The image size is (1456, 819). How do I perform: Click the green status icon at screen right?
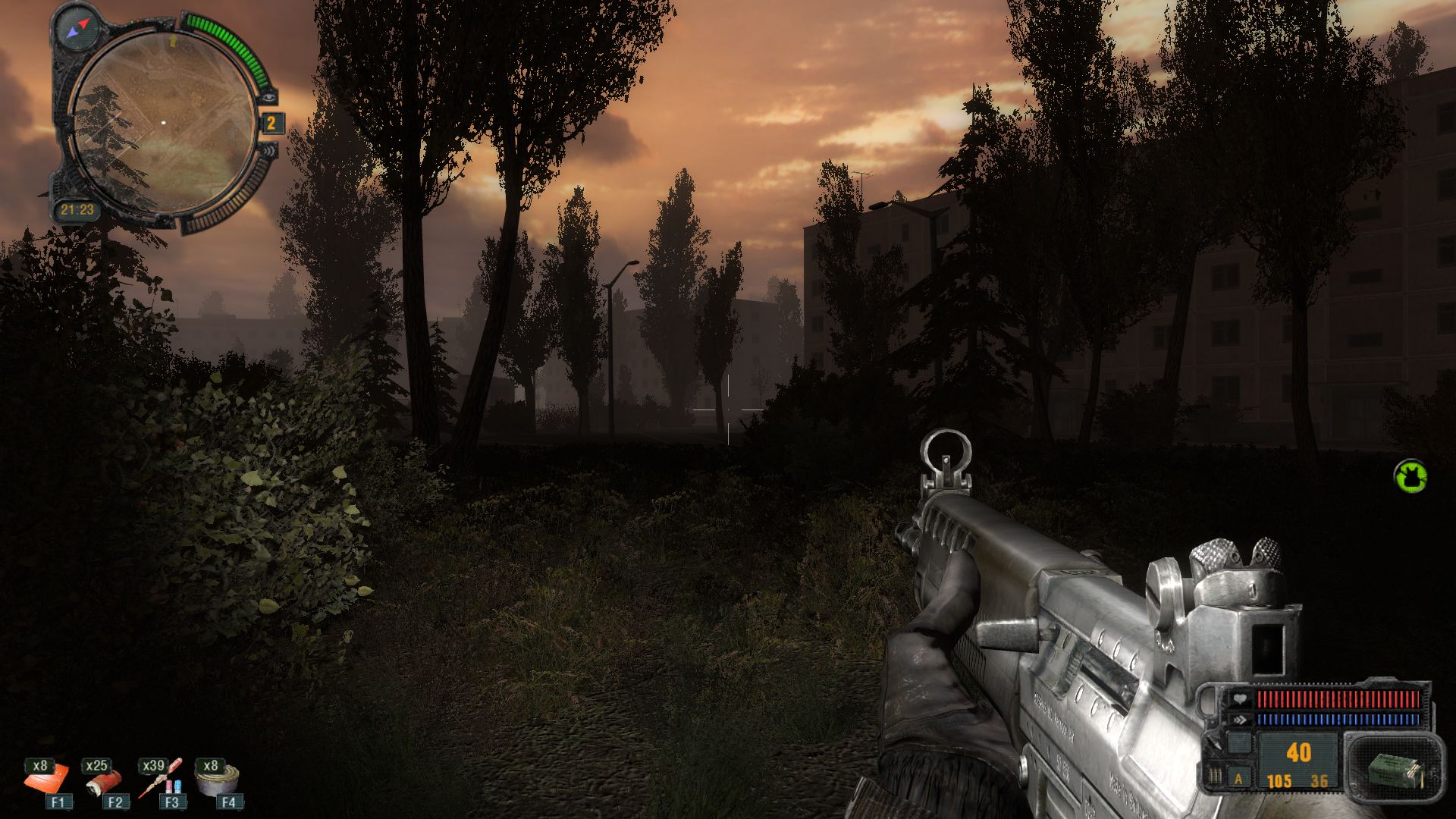pos(1410,476)
